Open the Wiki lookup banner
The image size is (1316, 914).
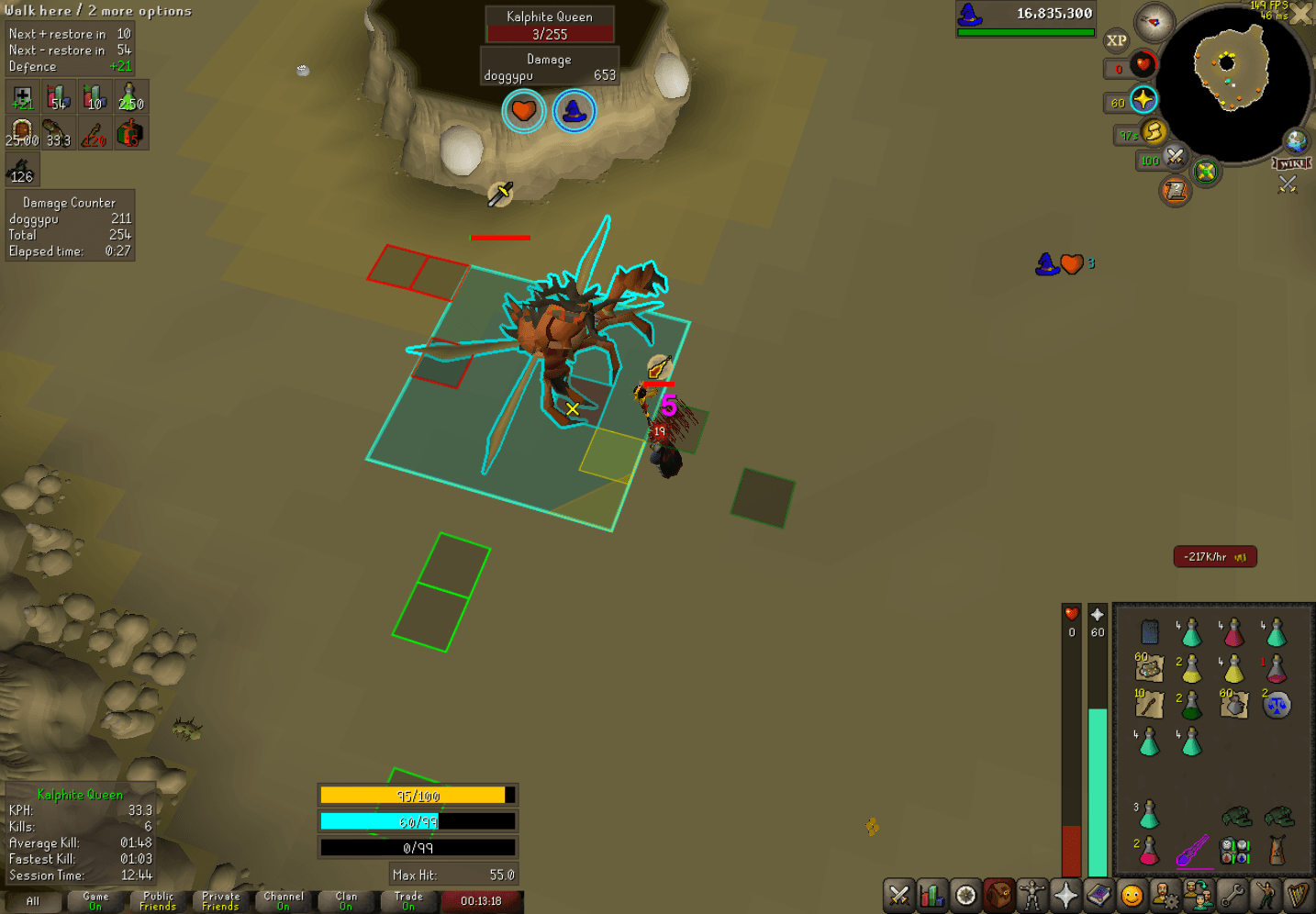(x=1290, y=163)
